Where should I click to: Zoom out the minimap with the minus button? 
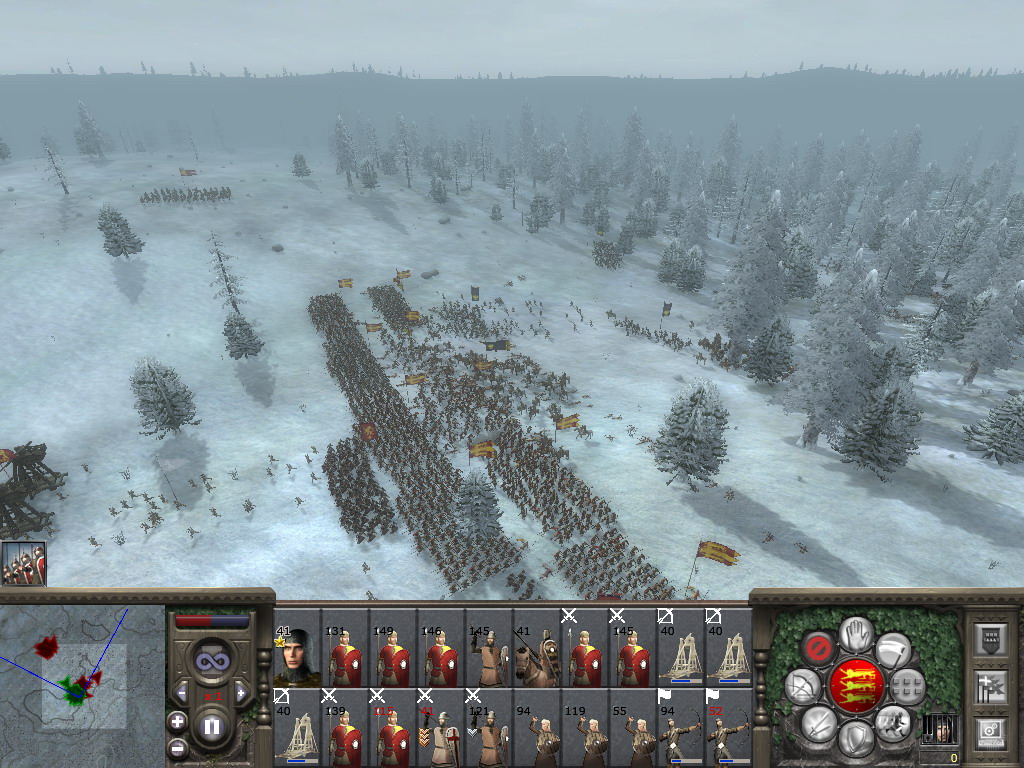point(177,745)
